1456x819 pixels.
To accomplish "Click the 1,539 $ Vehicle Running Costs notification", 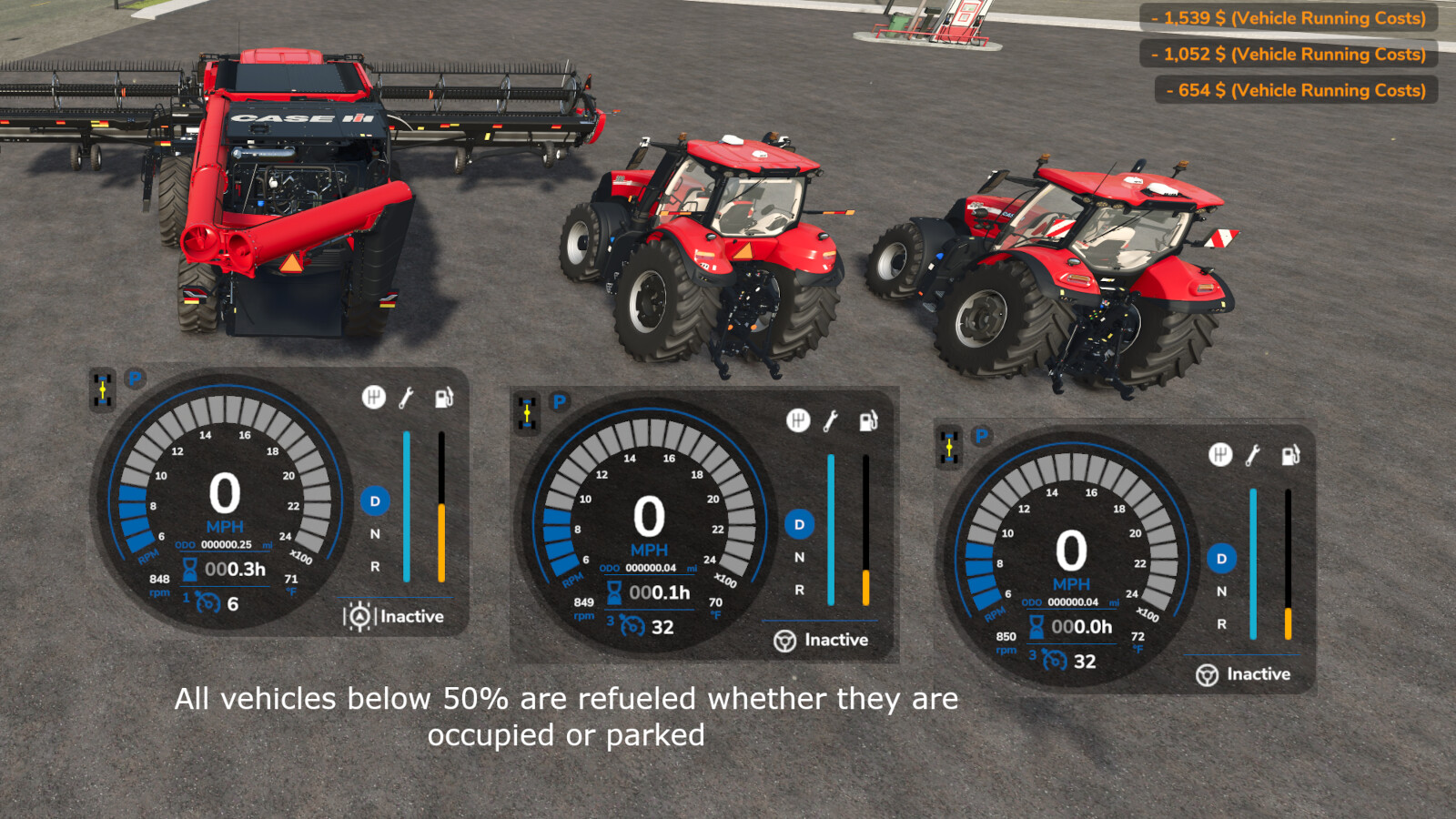I will [1292, 18].
